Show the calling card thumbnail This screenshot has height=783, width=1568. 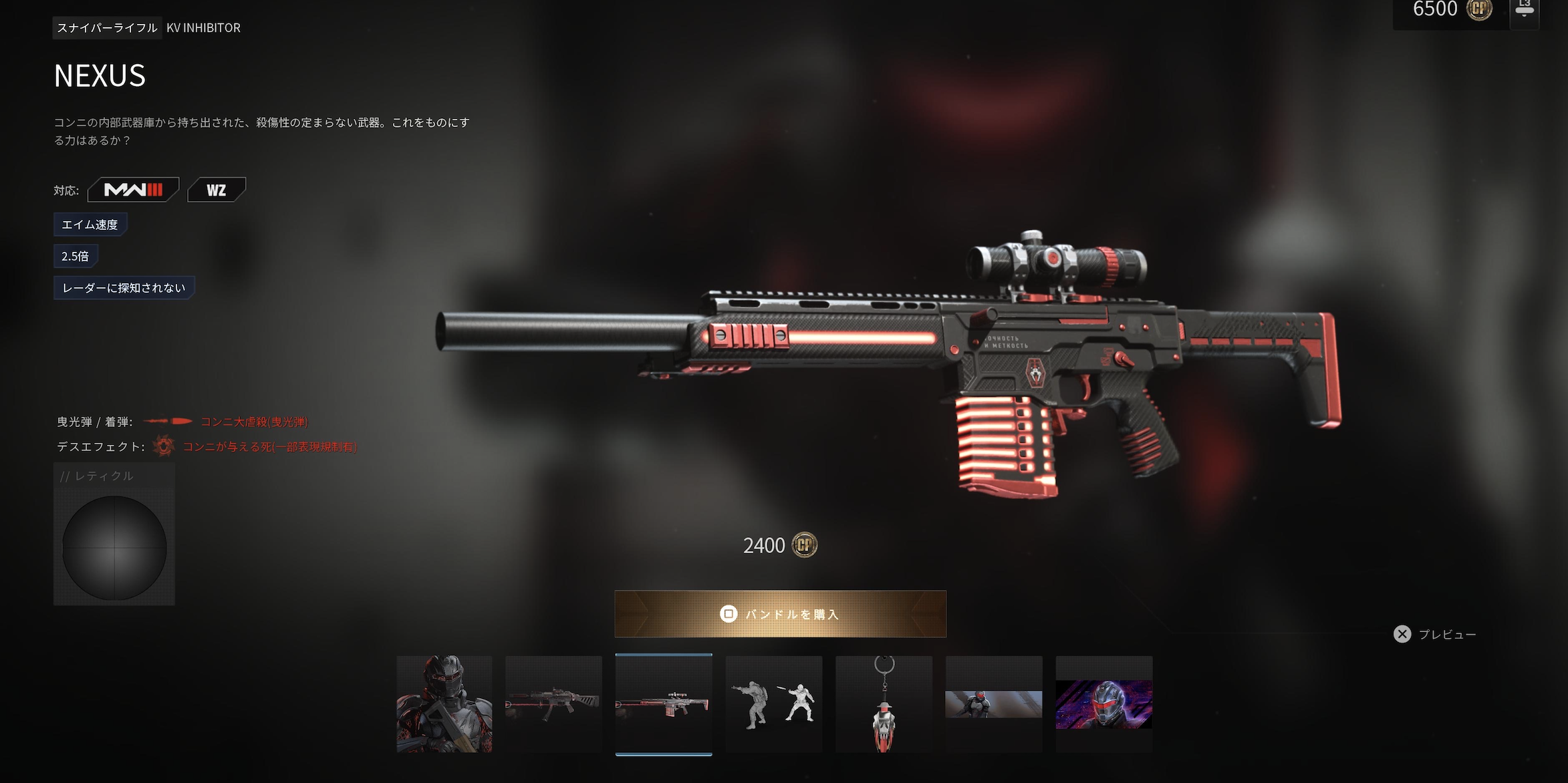(x=993, y=704)
